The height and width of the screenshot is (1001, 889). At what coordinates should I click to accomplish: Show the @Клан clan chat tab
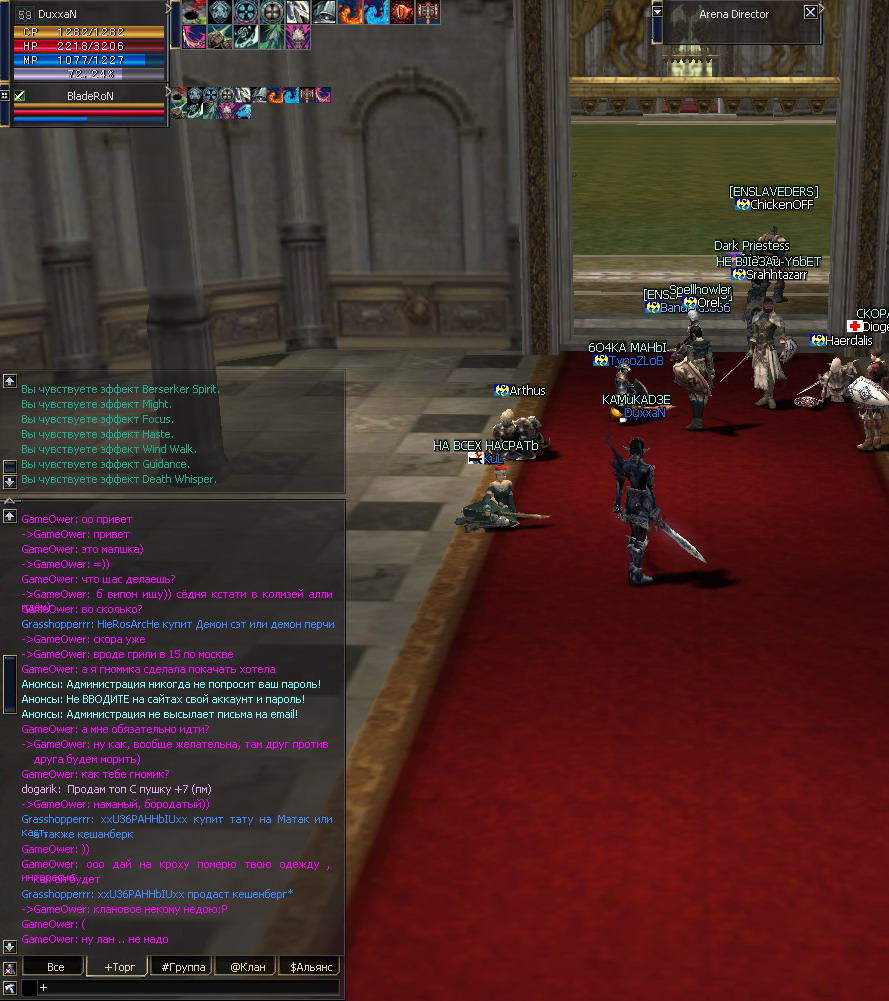(247, 967)
